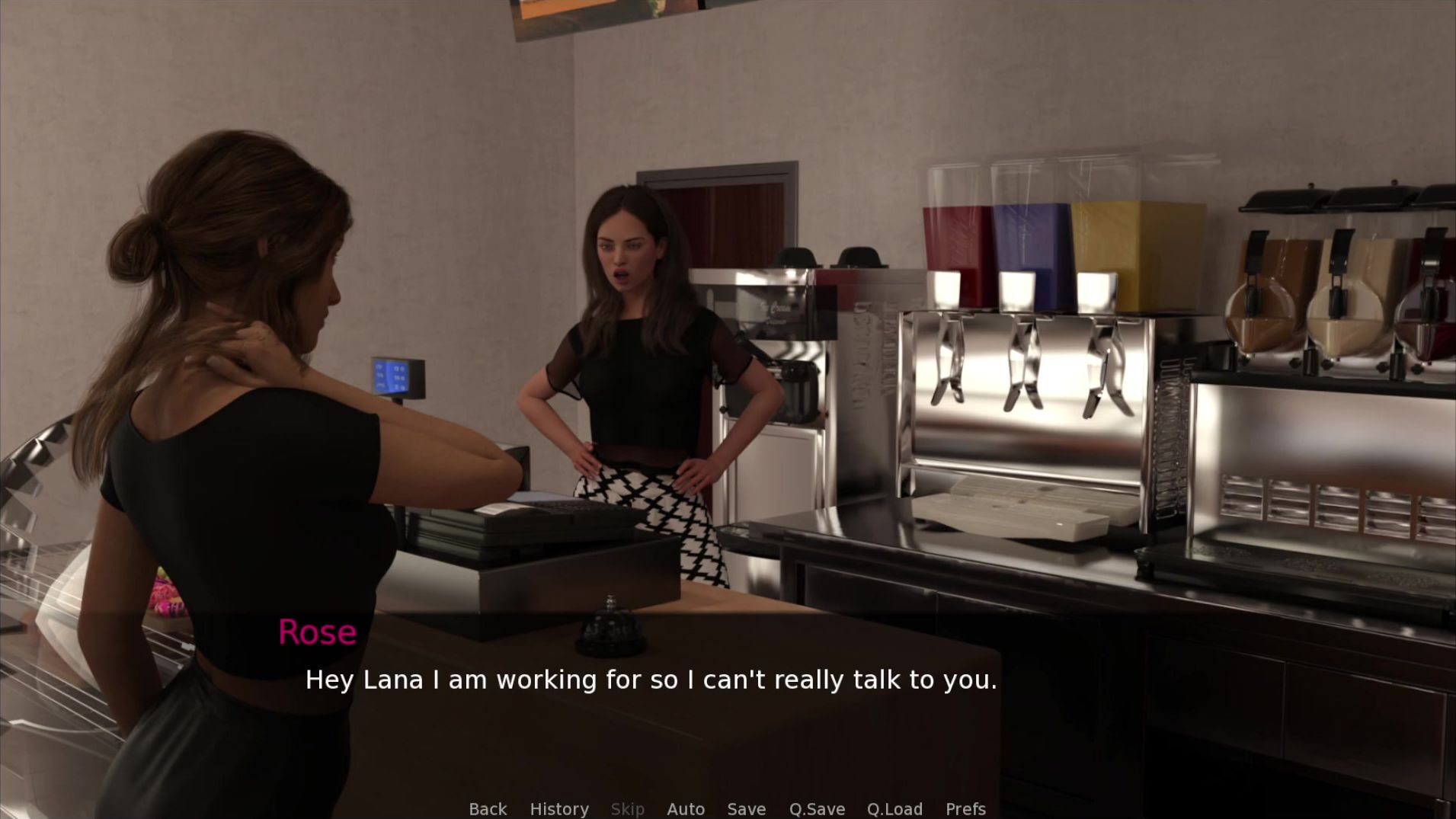Turn on Auto advance mode

click(686, 808)
